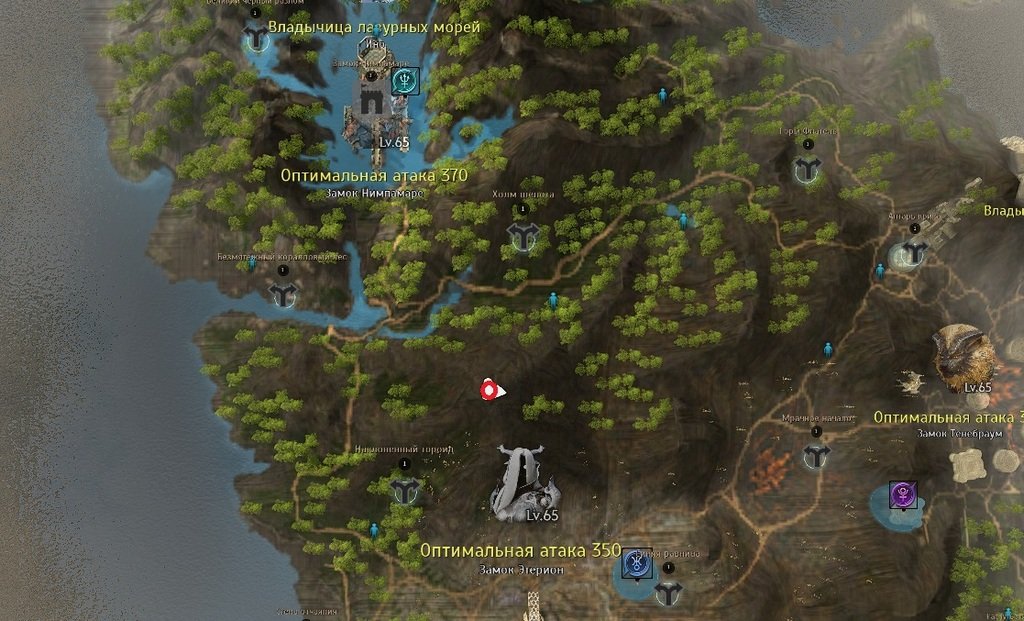Click the red player position marker

[x=489, y=391]
